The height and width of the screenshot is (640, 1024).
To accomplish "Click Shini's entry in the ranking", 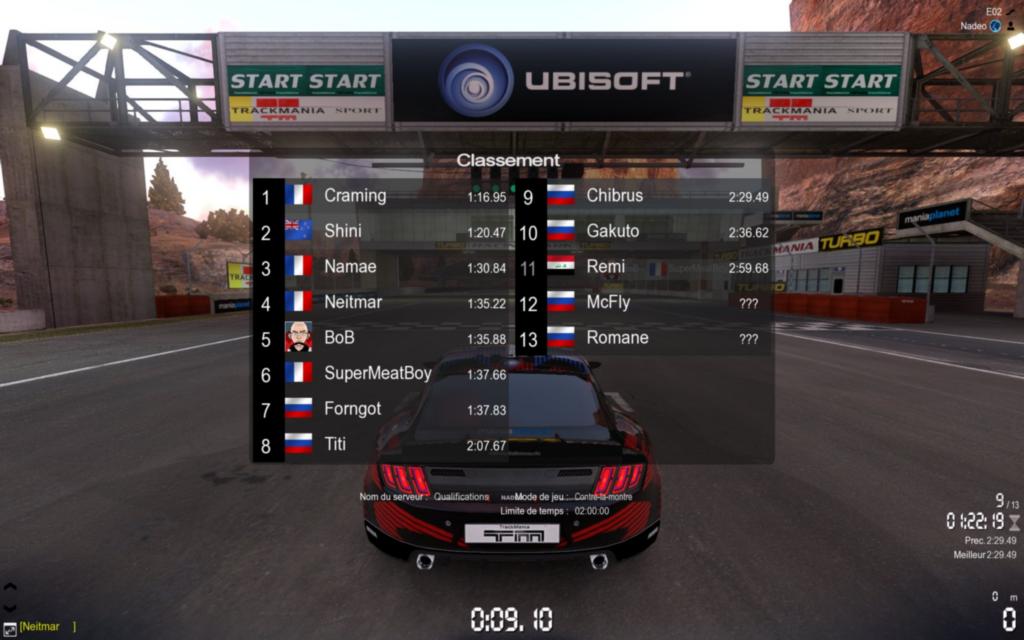I will (x=380, y=231).
